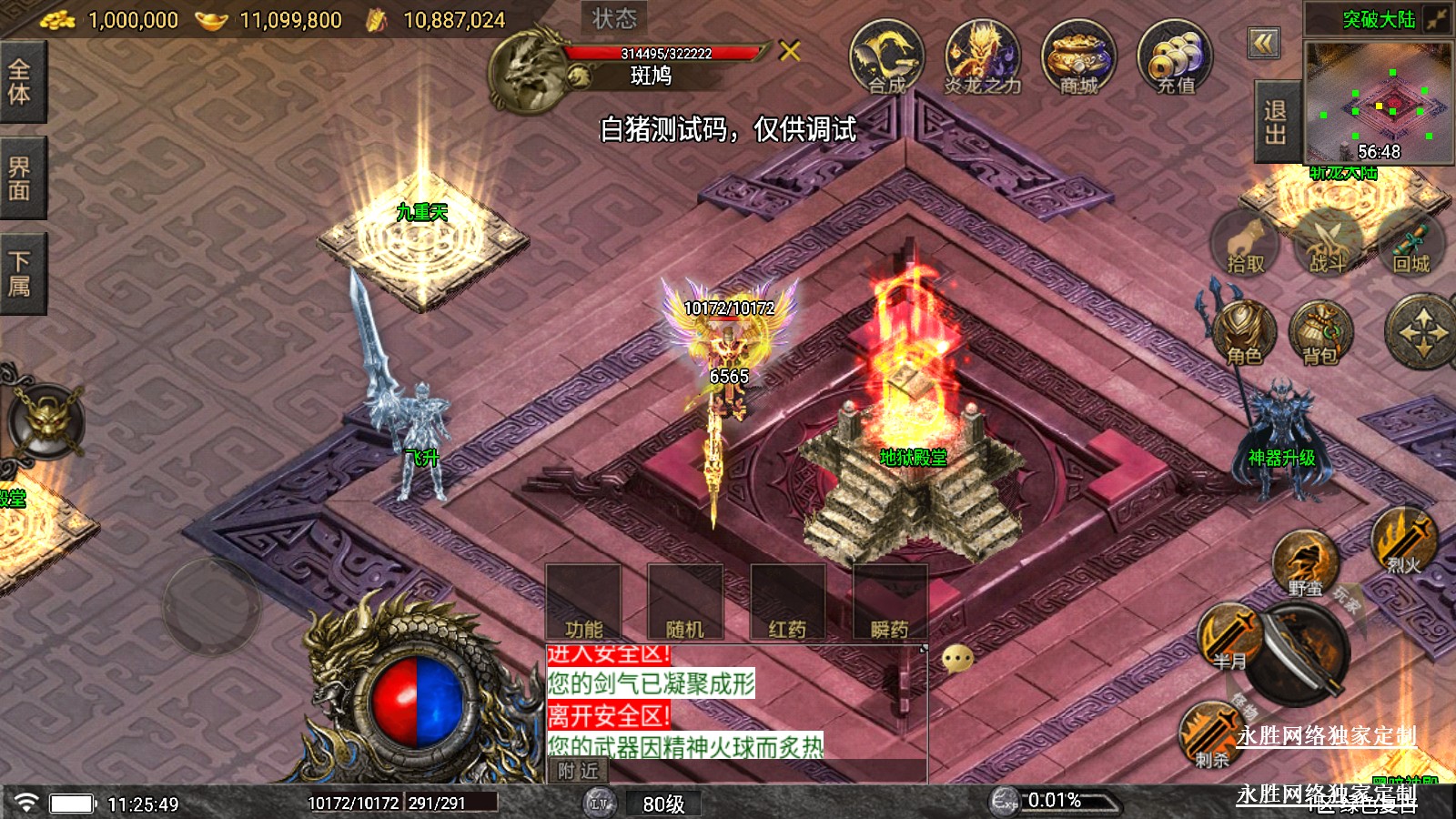Activate the 野蛮 charge skill

point(1305,564)
